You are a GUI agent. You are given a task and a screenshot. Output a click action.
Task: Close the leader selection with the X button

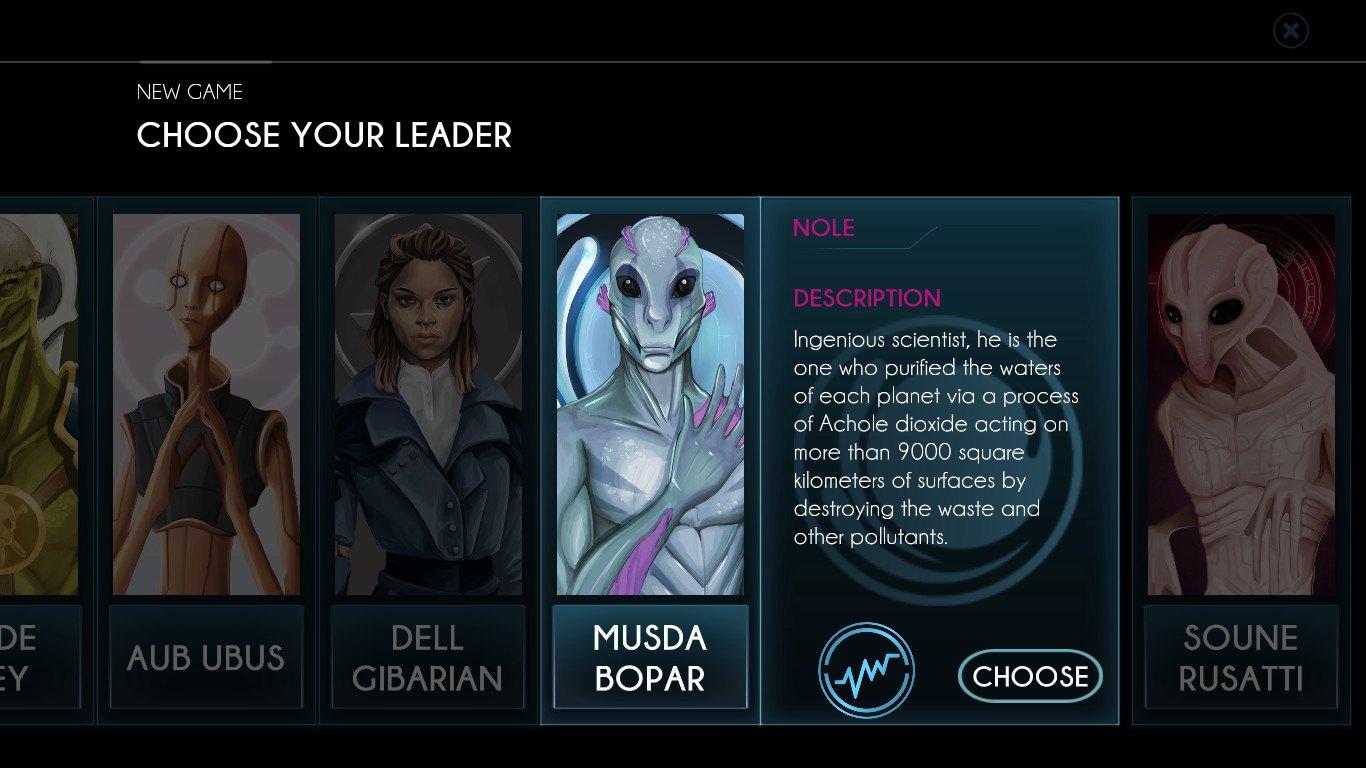tap(1290, 30)
